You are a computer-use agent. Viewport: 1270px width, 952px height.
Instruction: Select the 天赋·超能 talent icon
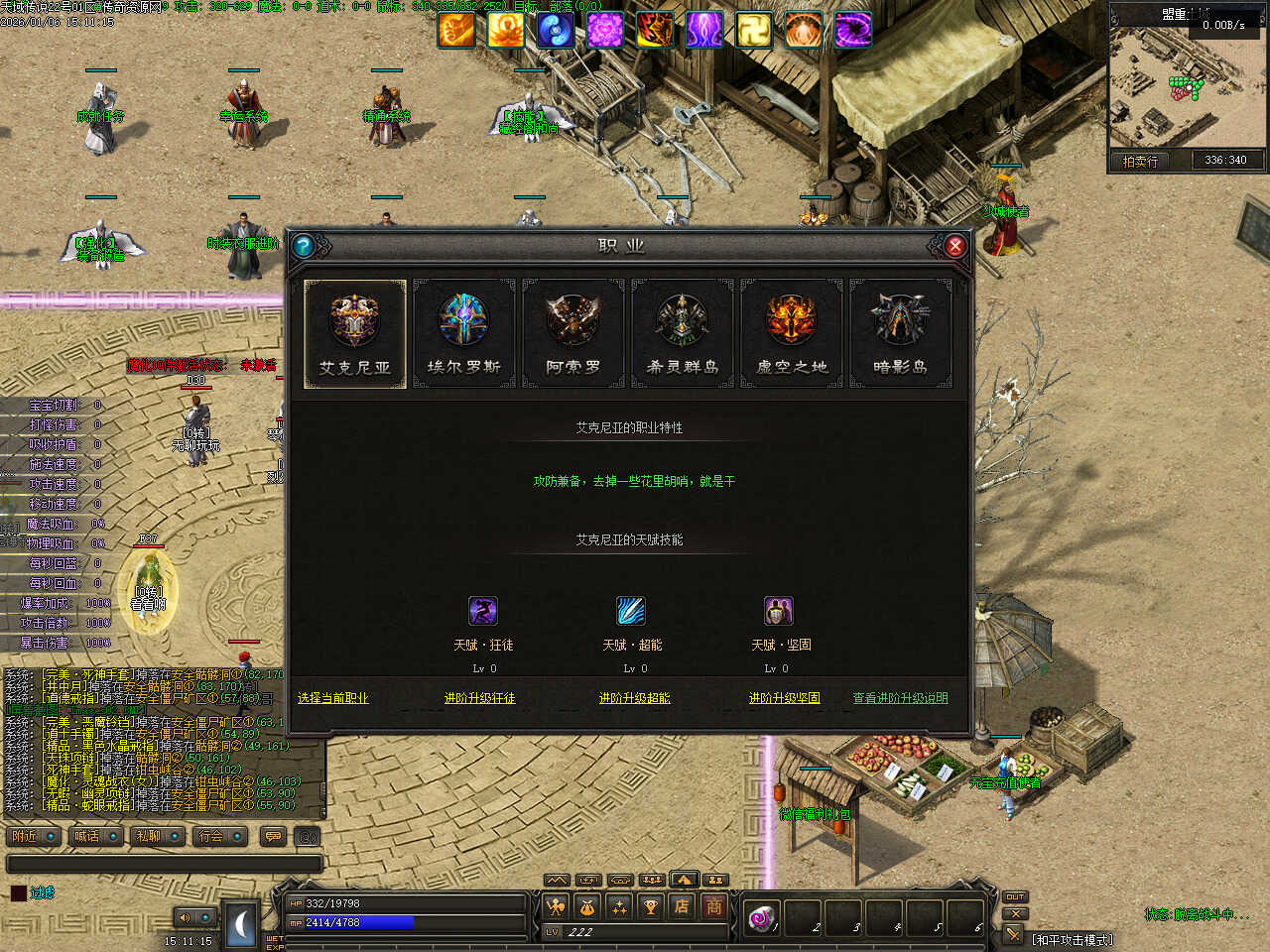tap(631, 611)
